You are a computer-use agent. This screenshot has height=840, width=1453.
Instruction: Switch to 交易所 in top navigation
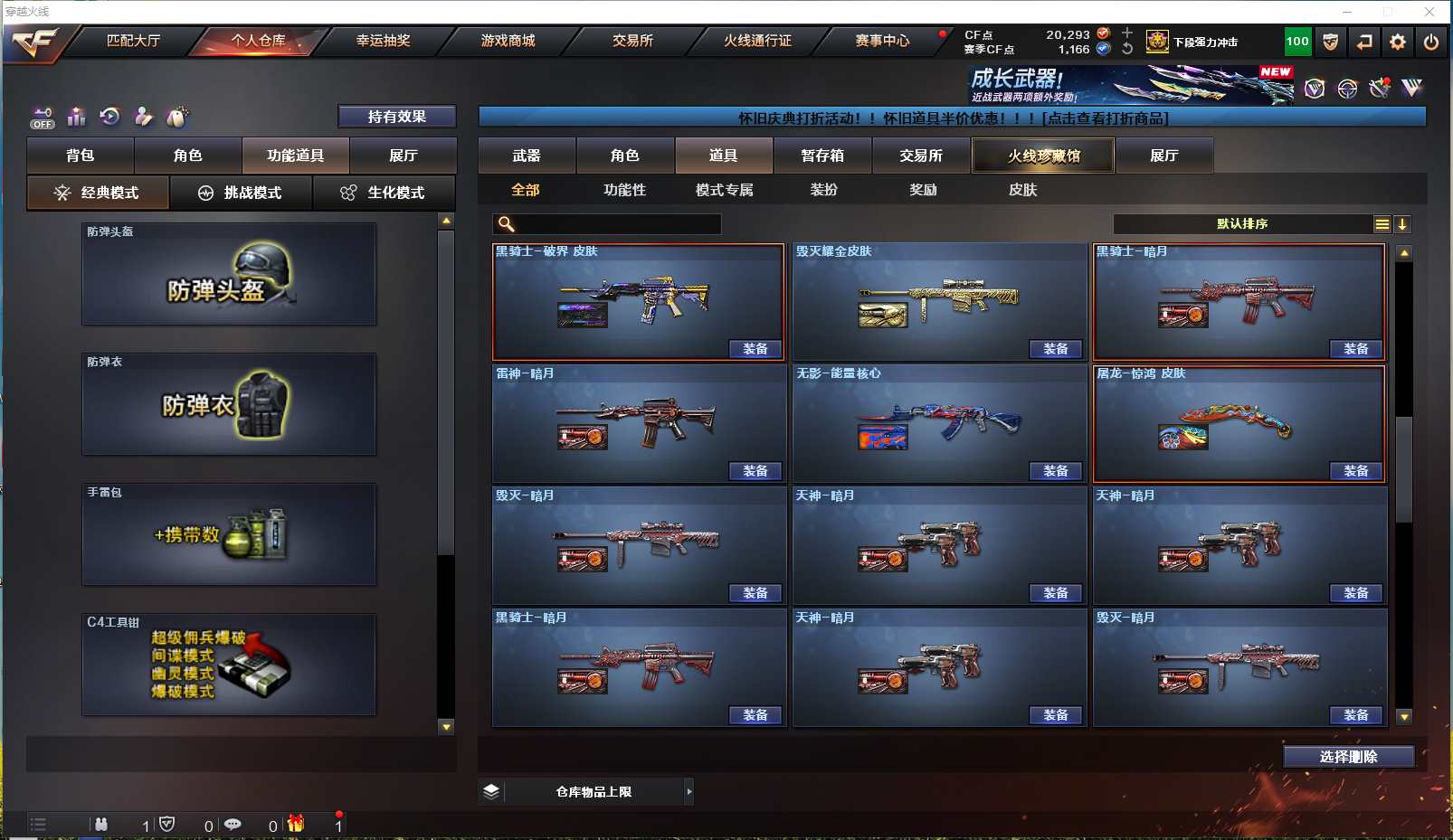pos(632,41)
